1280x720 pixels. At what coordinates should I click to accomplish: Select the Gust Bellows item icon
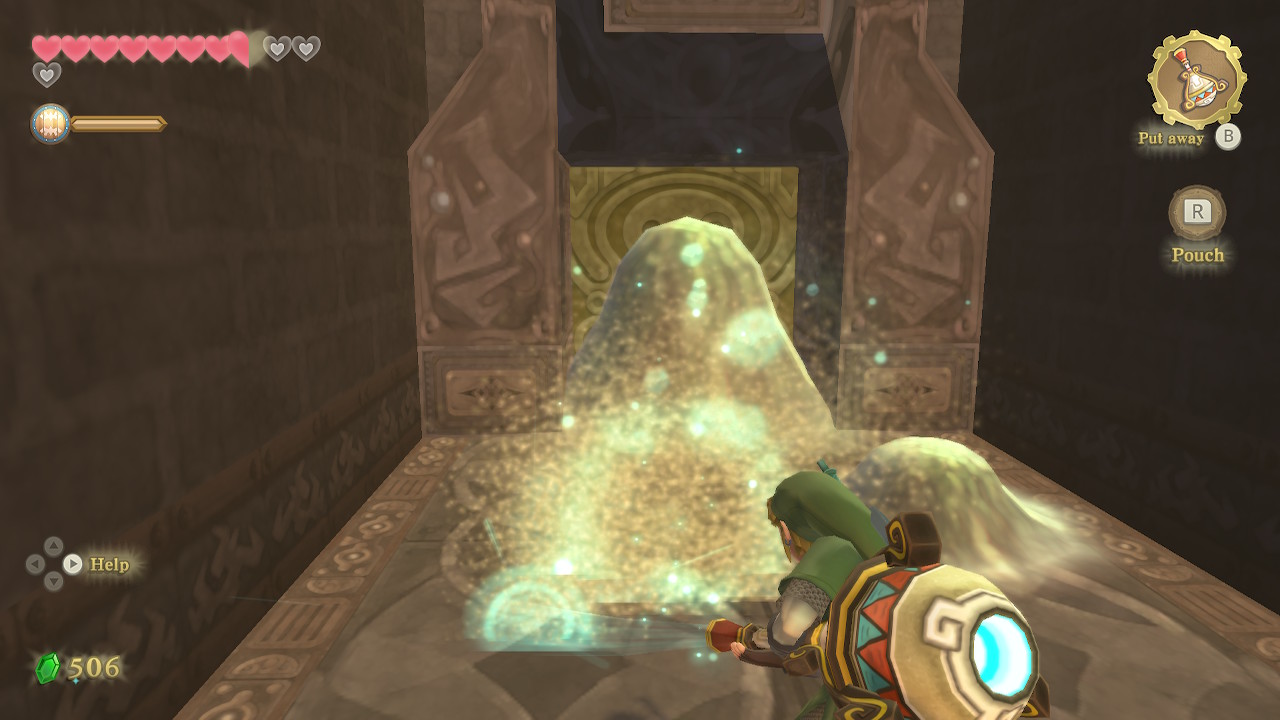point(1196,80)
